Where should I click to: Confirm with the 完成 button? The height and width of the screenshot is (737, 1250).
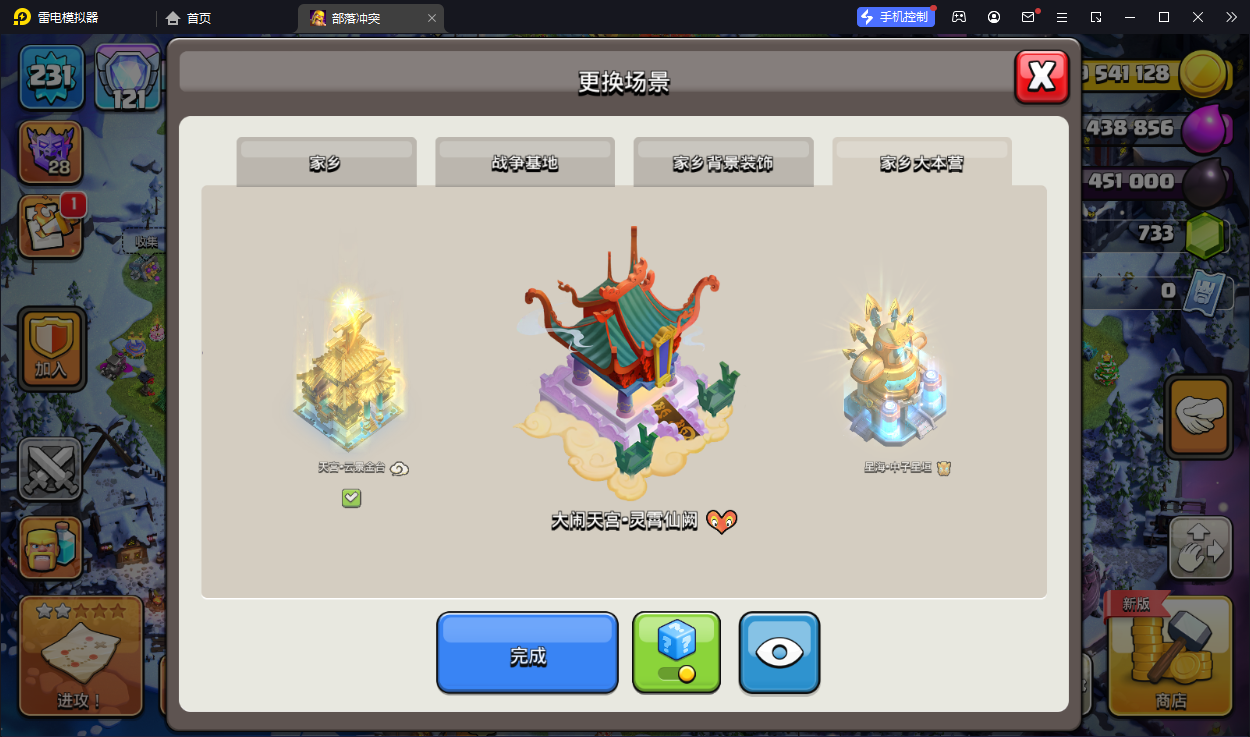click(527, 654)
